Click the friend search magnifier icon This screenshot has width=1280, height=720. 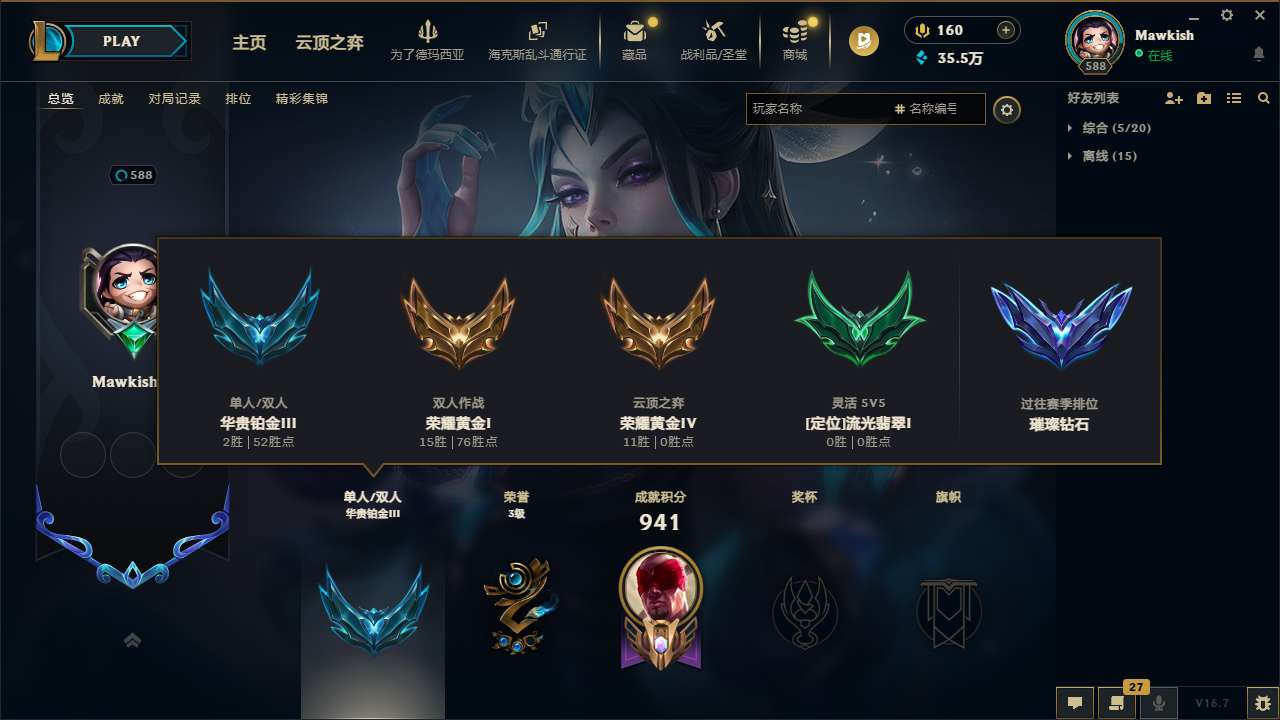point(1263,98)
